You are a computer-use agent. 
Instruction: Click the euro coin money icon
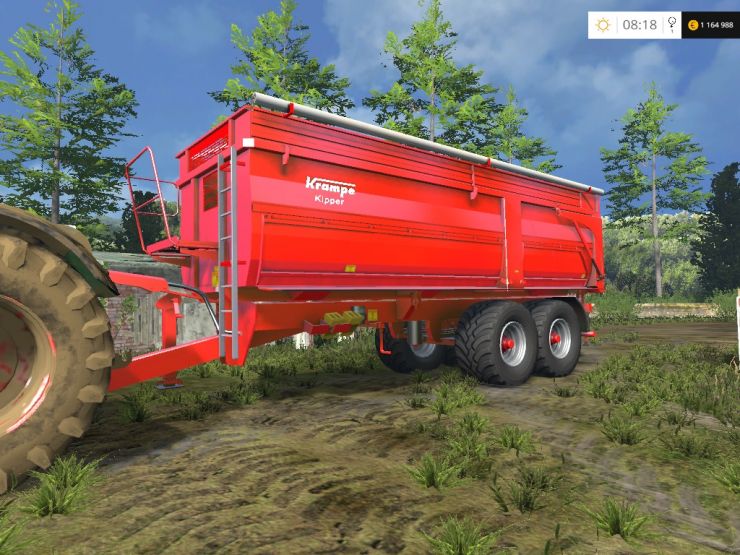(x=691, y=25)
